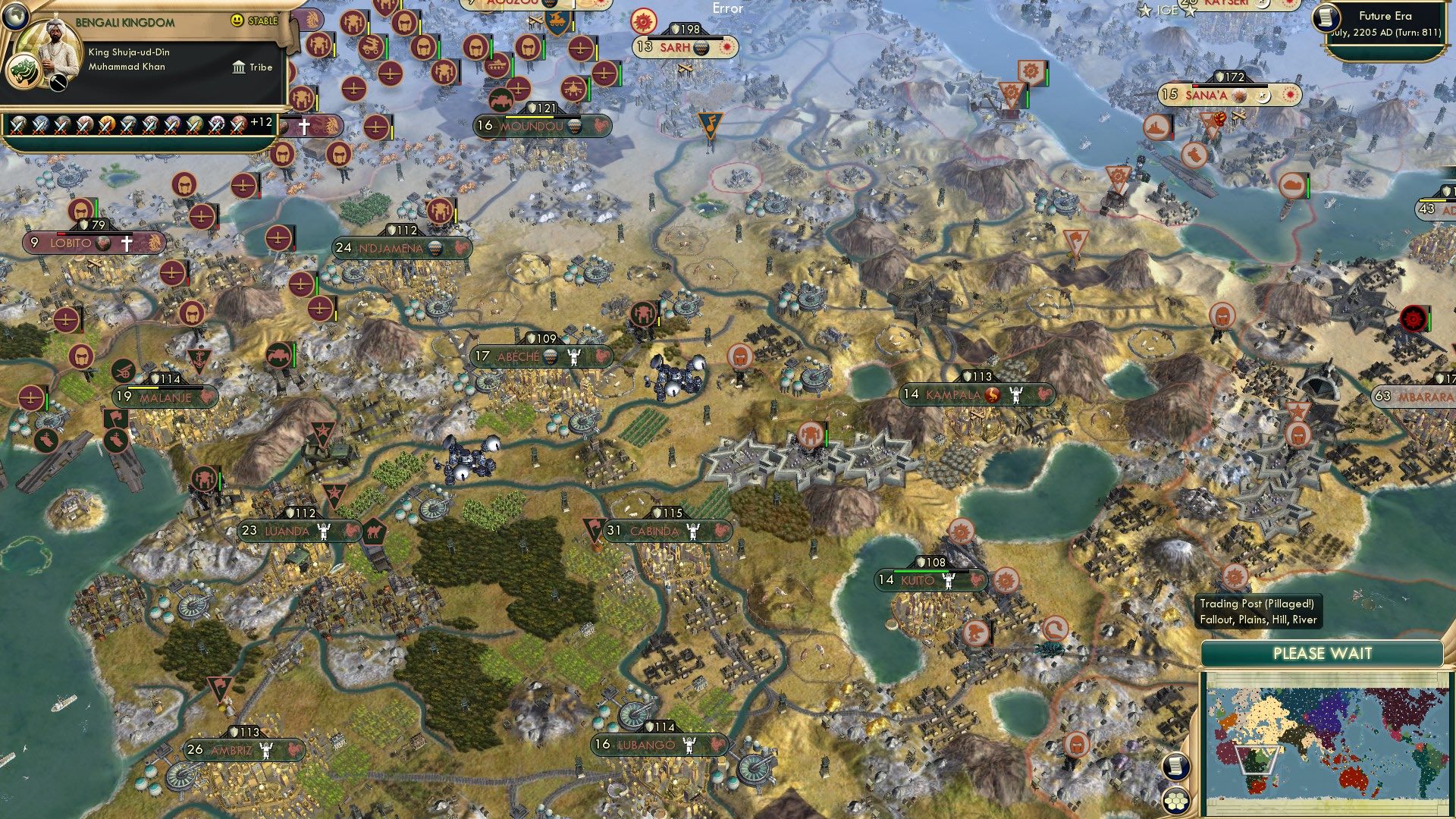Click the Tribe government building icon

click(x=240, y=67)
